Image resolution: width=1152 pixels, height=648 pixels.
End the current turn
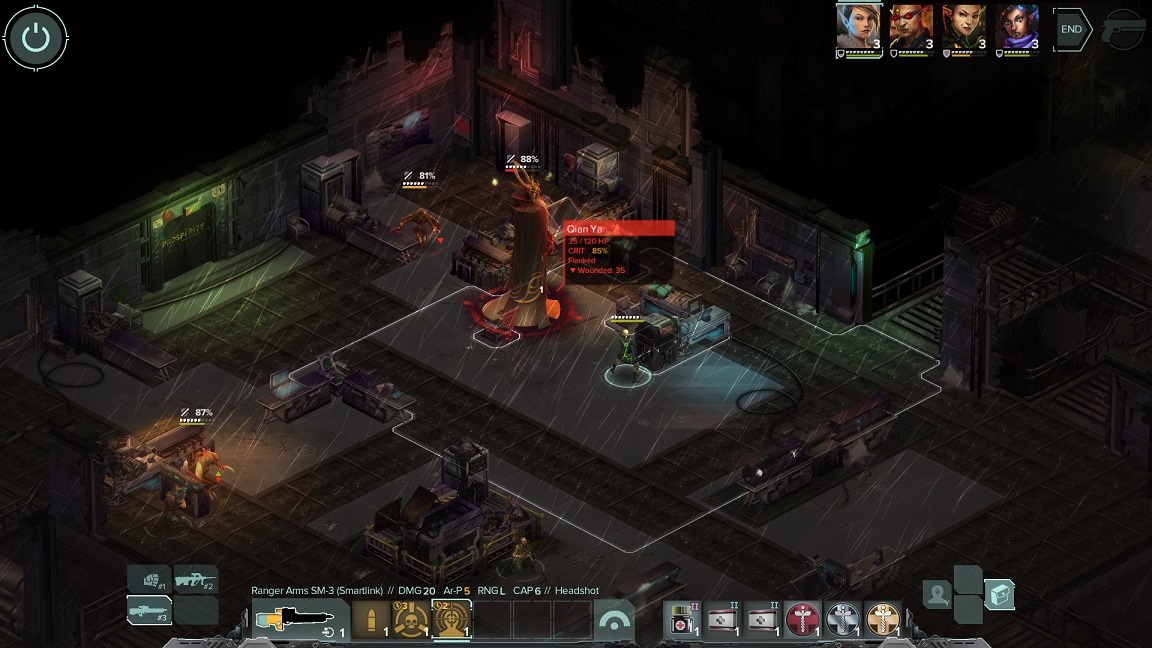1071,30
